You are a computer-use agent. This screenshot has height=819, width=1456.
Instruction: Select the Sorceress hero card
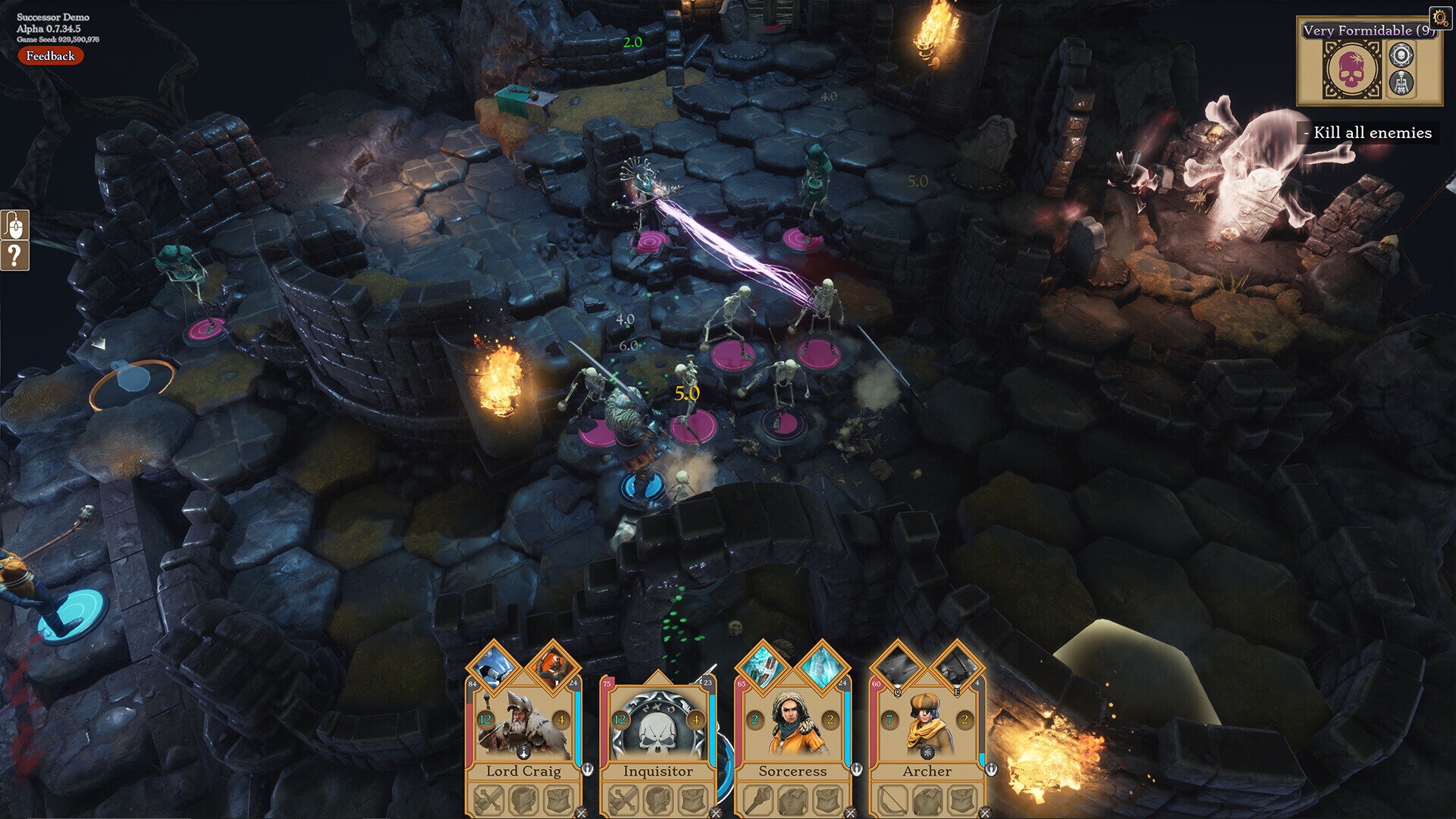792,728
